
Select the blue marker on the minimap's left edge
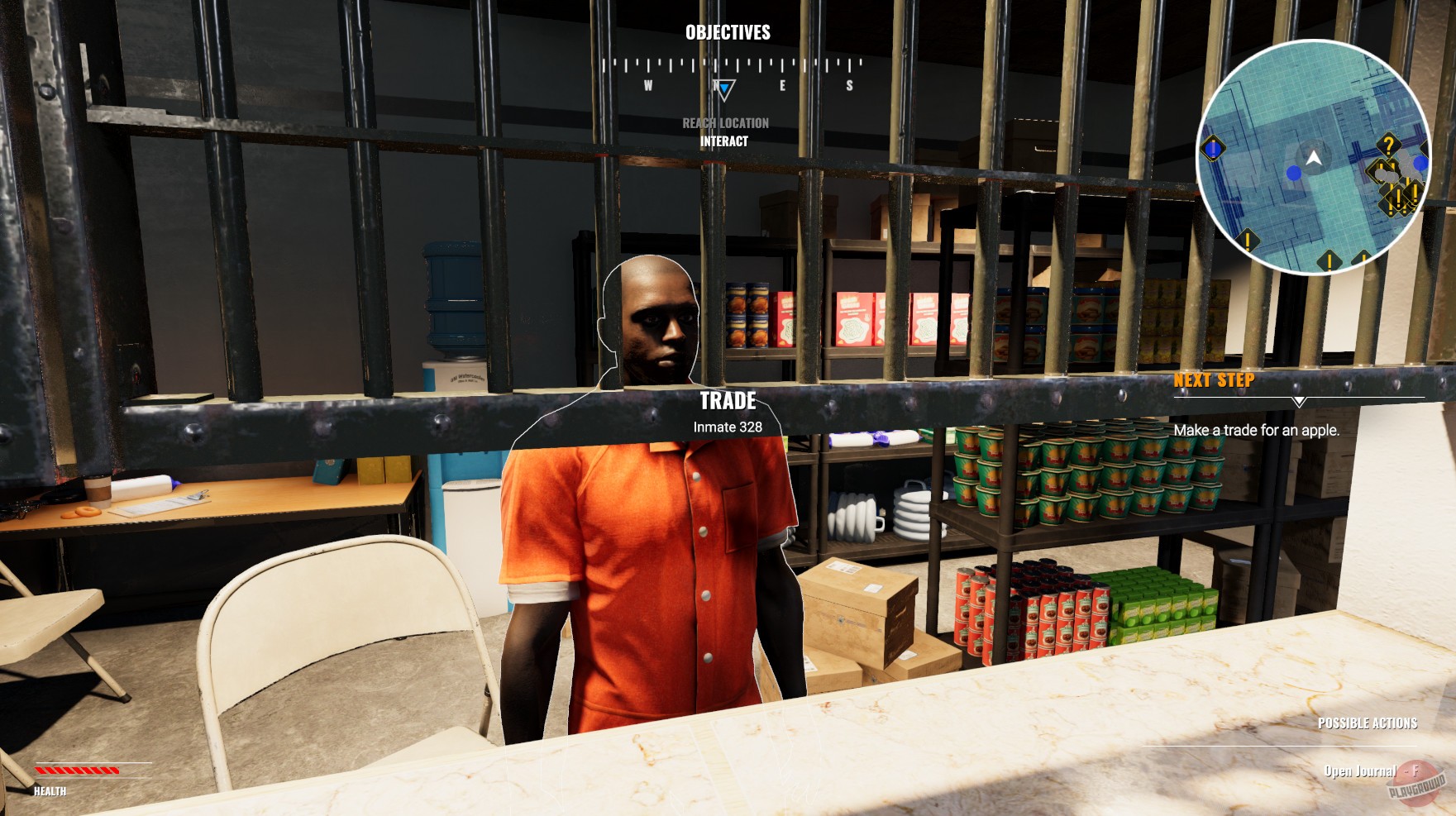coord(1212,147)
